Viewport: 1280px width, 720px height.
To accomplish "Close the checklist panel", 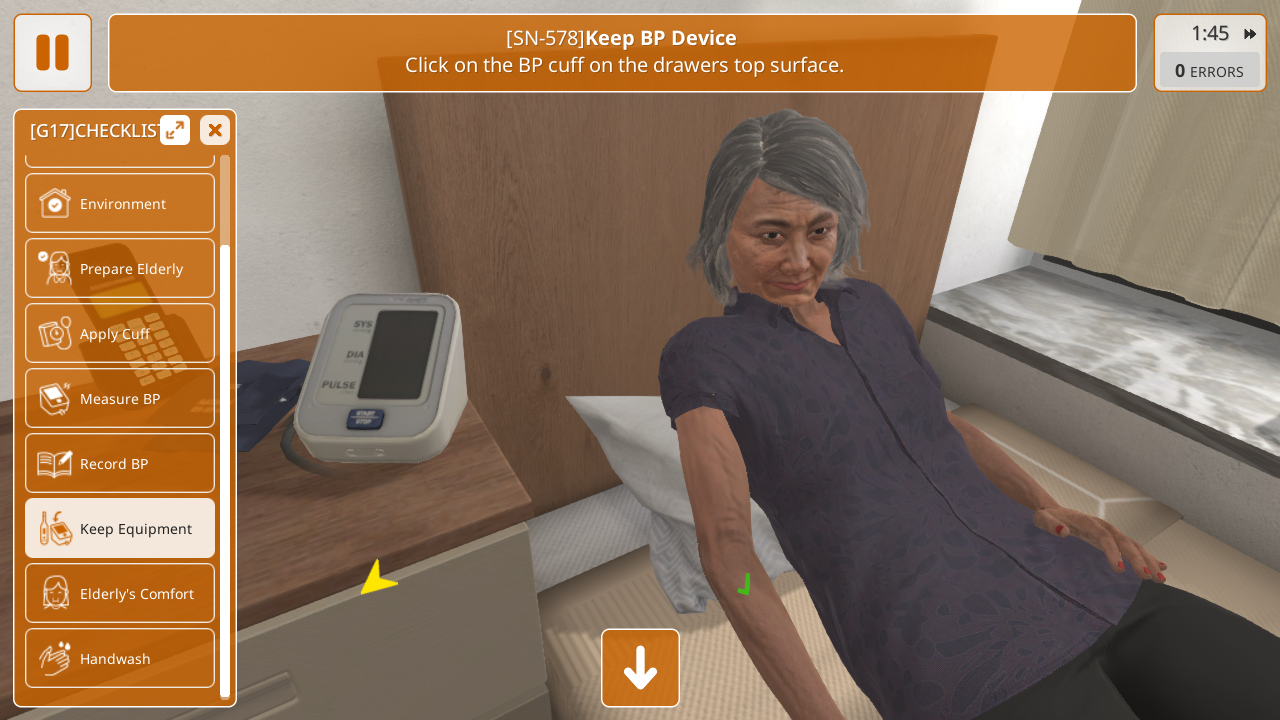I will (215, 130).
